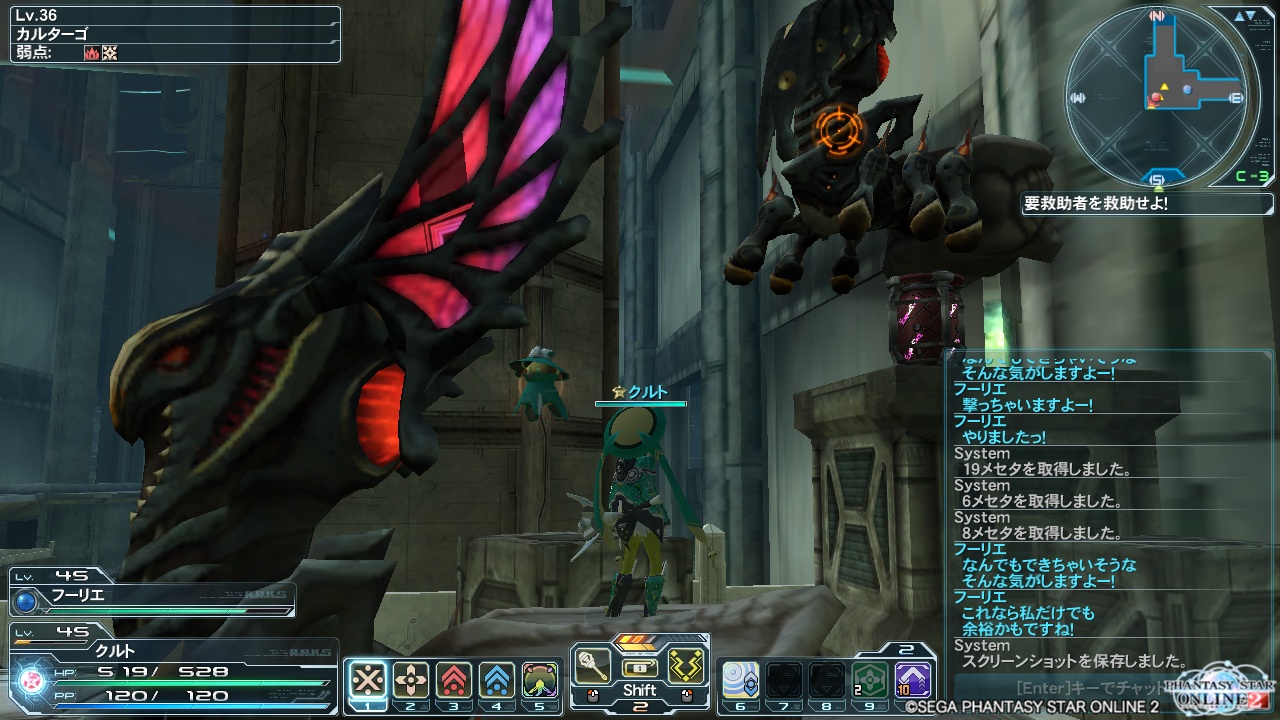1280x720 pixels.
Task: Use the rainbow-ringed item in slot 5
Action: 540,679
